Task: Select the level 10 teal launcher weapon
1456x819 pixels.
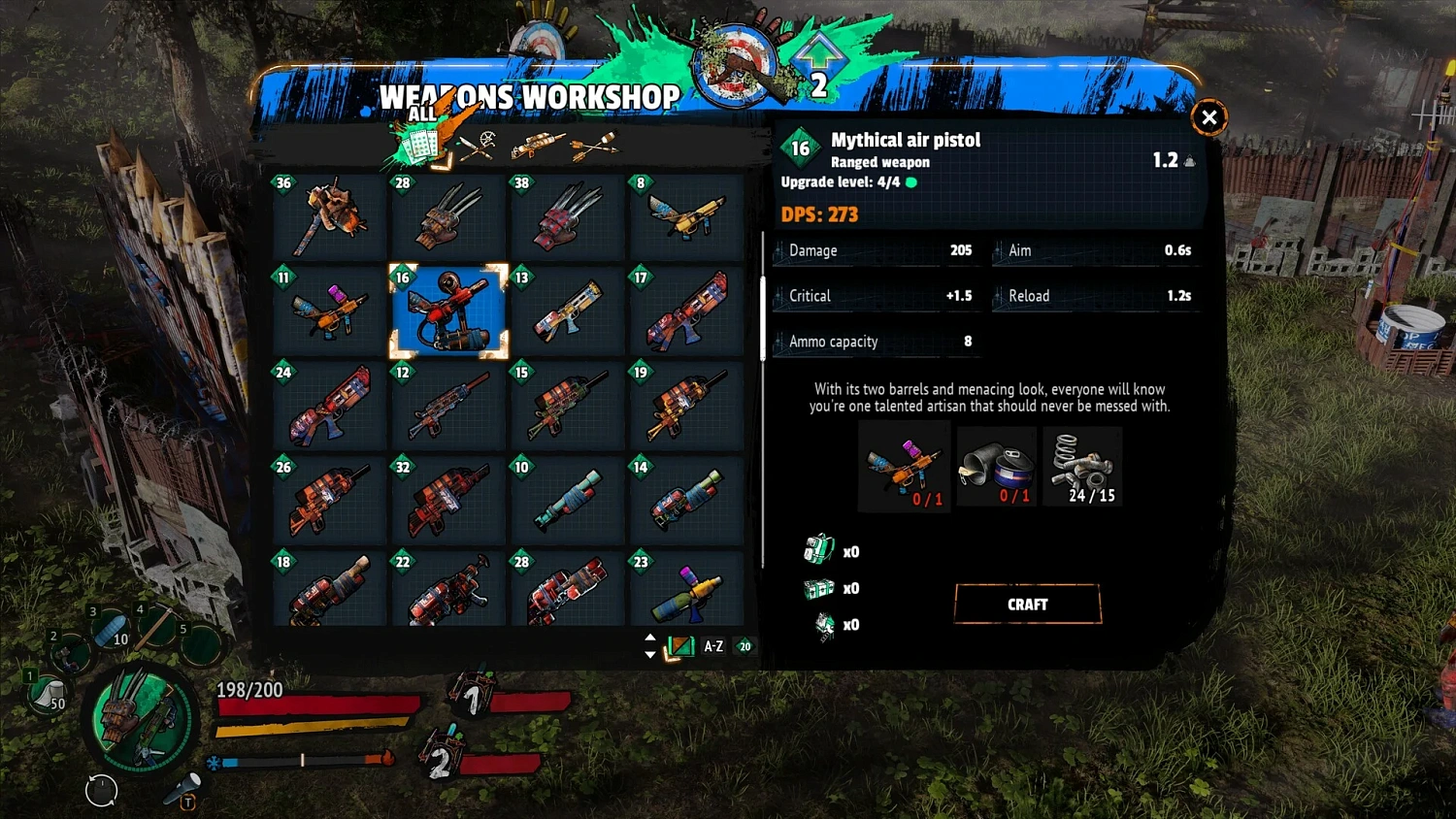Action: point(568,500)
